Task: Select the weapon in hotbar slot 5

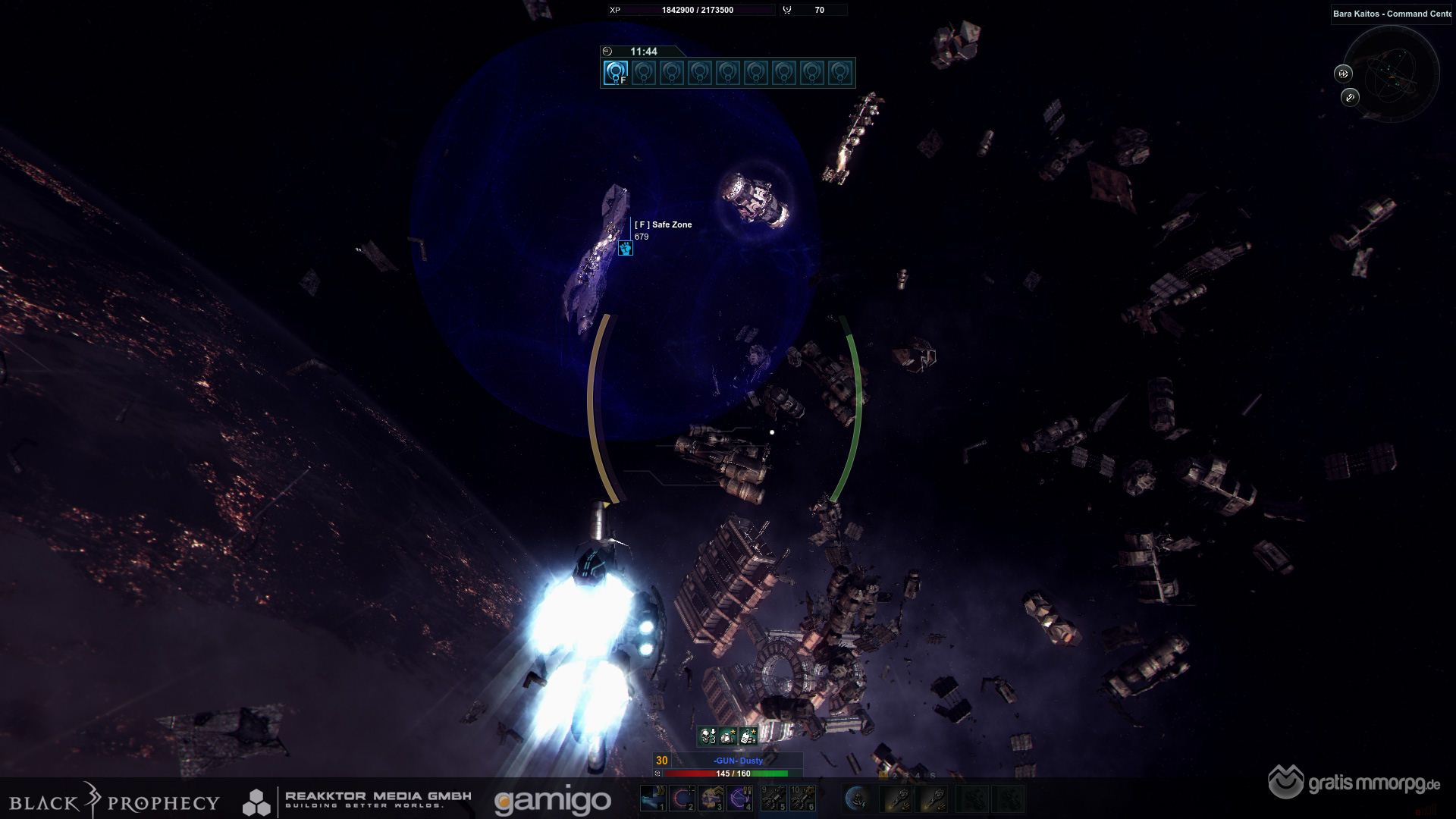Action: point(773,798)
